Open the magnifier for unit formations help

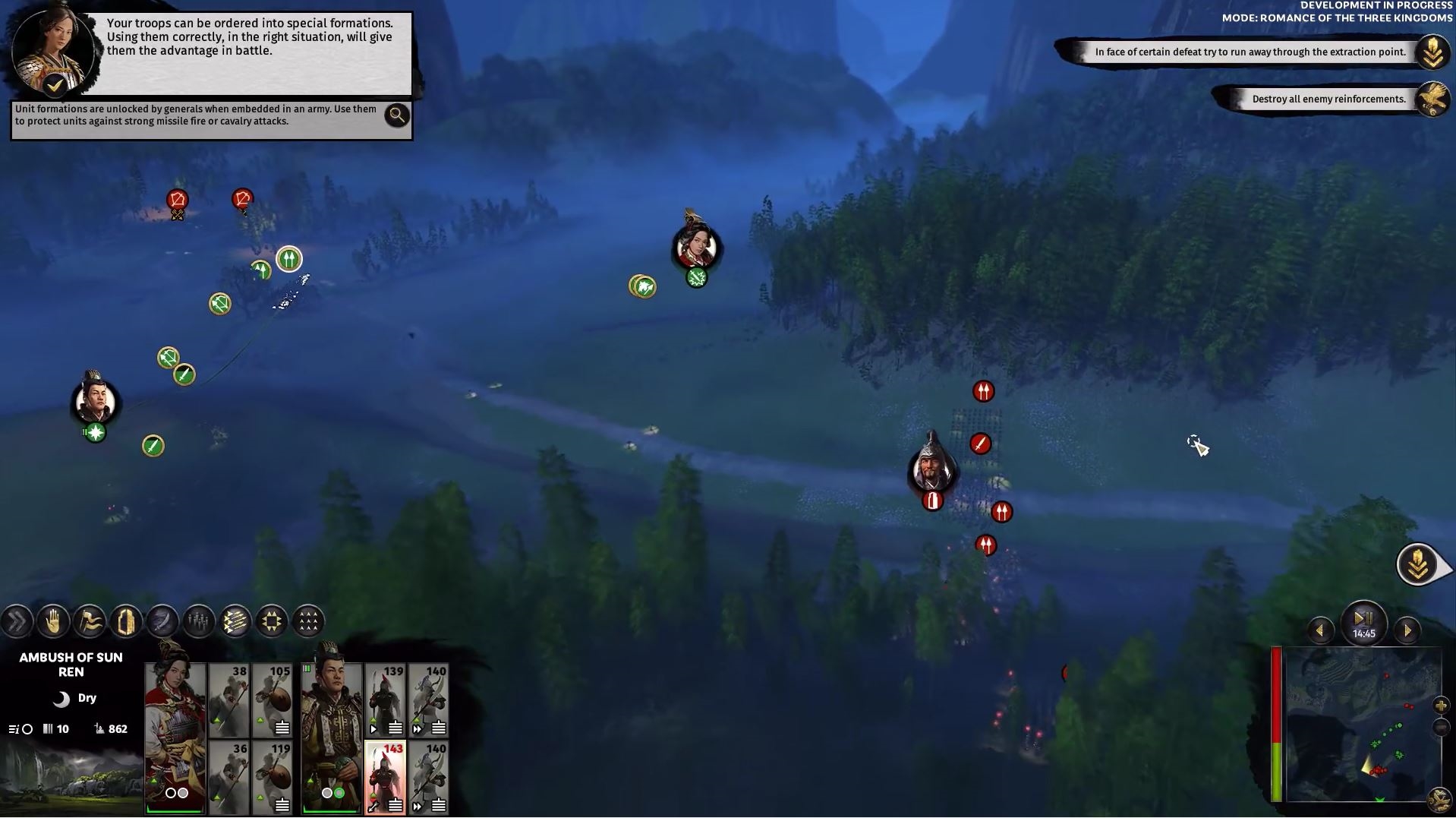396,115
